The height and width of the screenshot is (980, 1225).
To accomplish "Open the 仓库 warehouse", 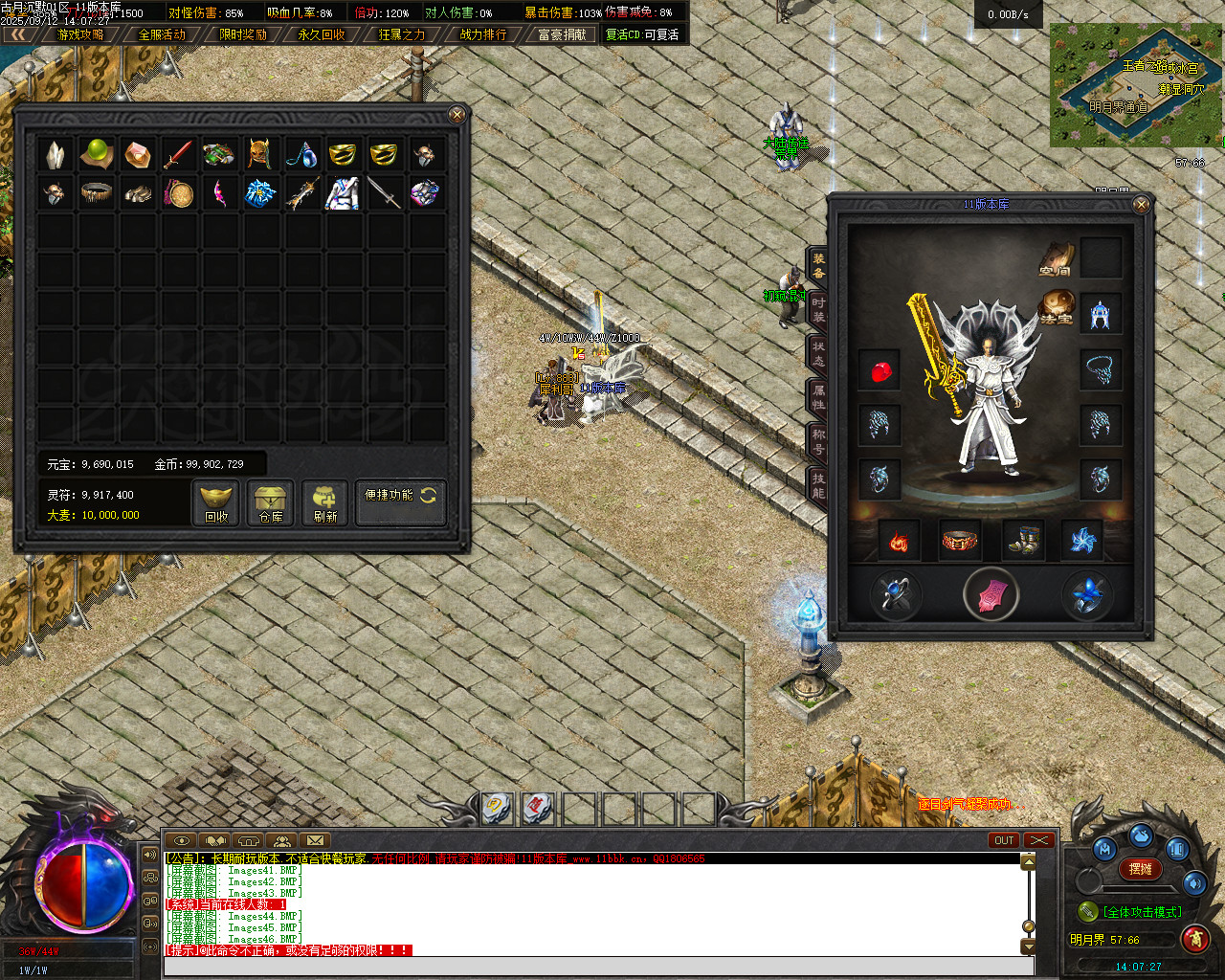I will tap(271, 503).
